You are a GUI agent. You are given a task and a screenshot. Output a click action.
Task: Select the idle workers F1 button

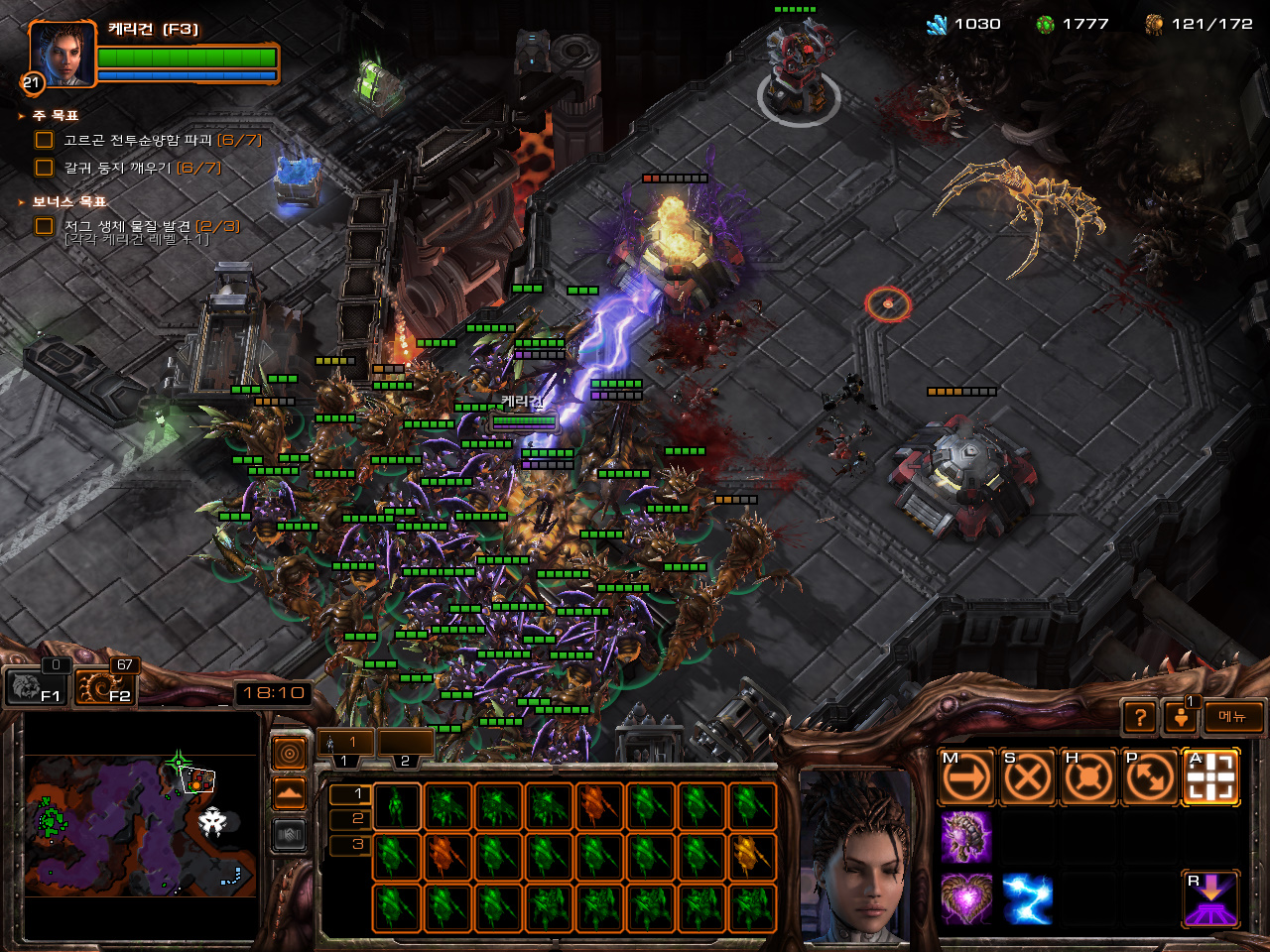pyautogui.click(x=36, y=685)
